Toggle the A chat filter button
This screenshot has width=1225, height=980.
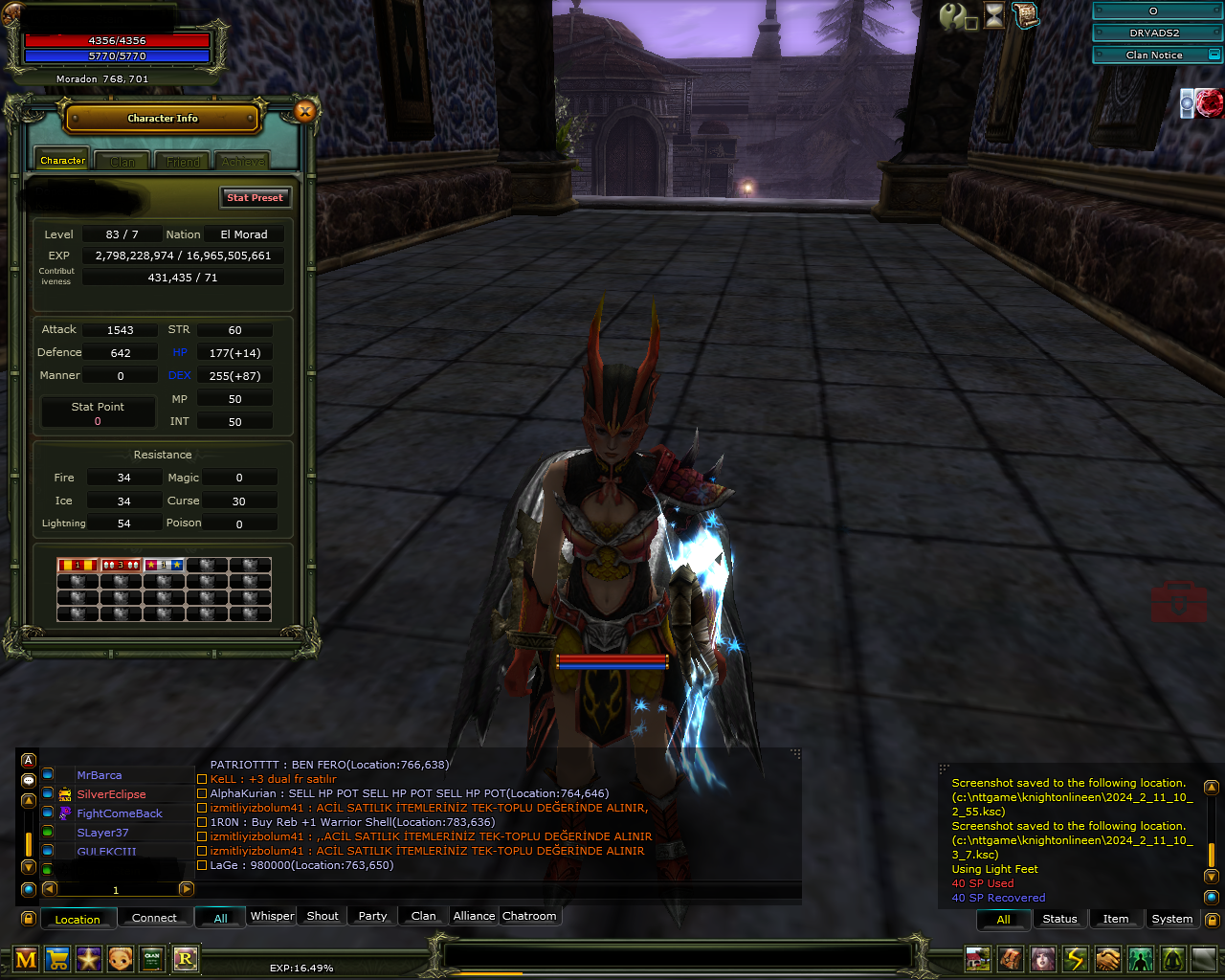click(x=29, y=760)
